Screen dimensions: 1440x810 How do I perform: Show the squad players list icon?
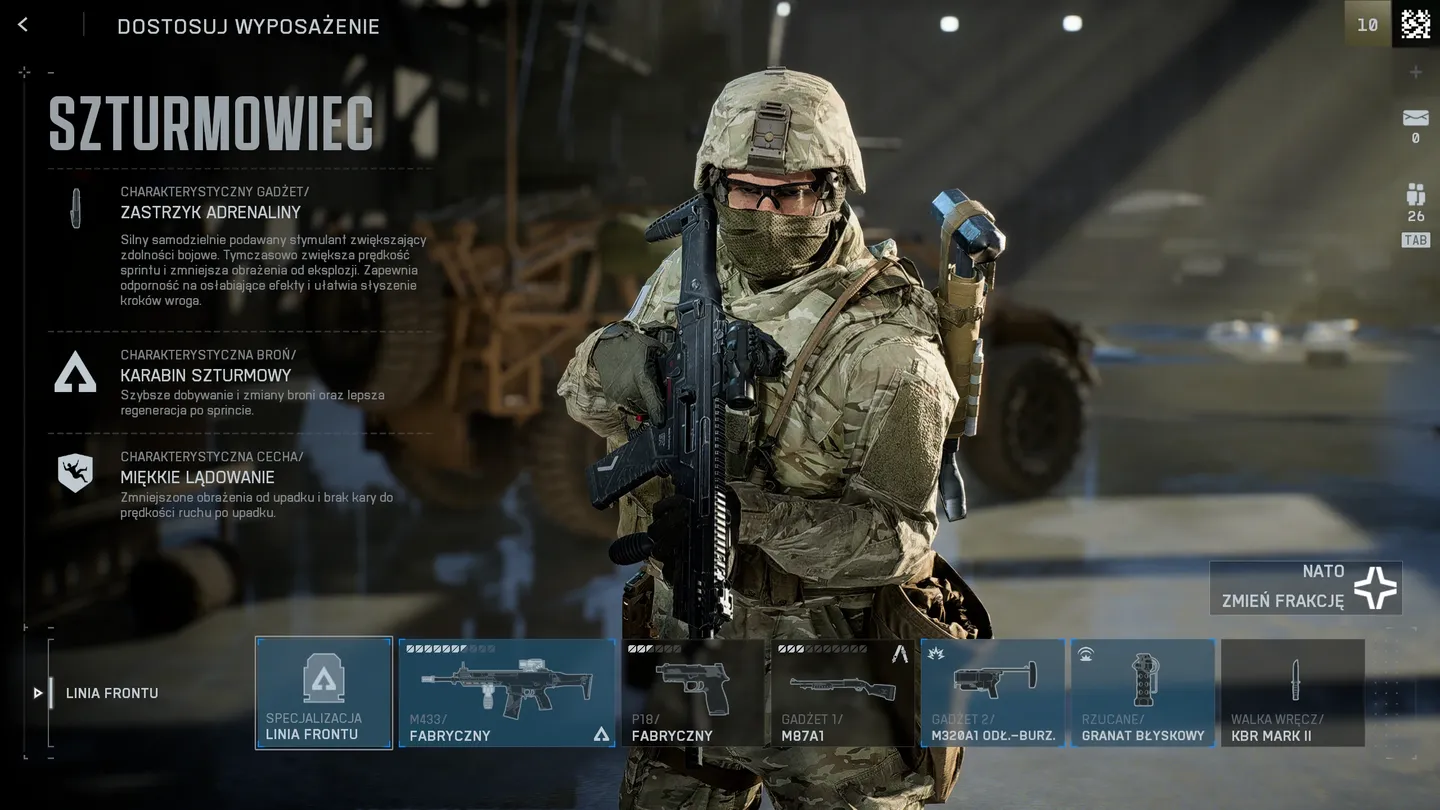point(1415,195)
